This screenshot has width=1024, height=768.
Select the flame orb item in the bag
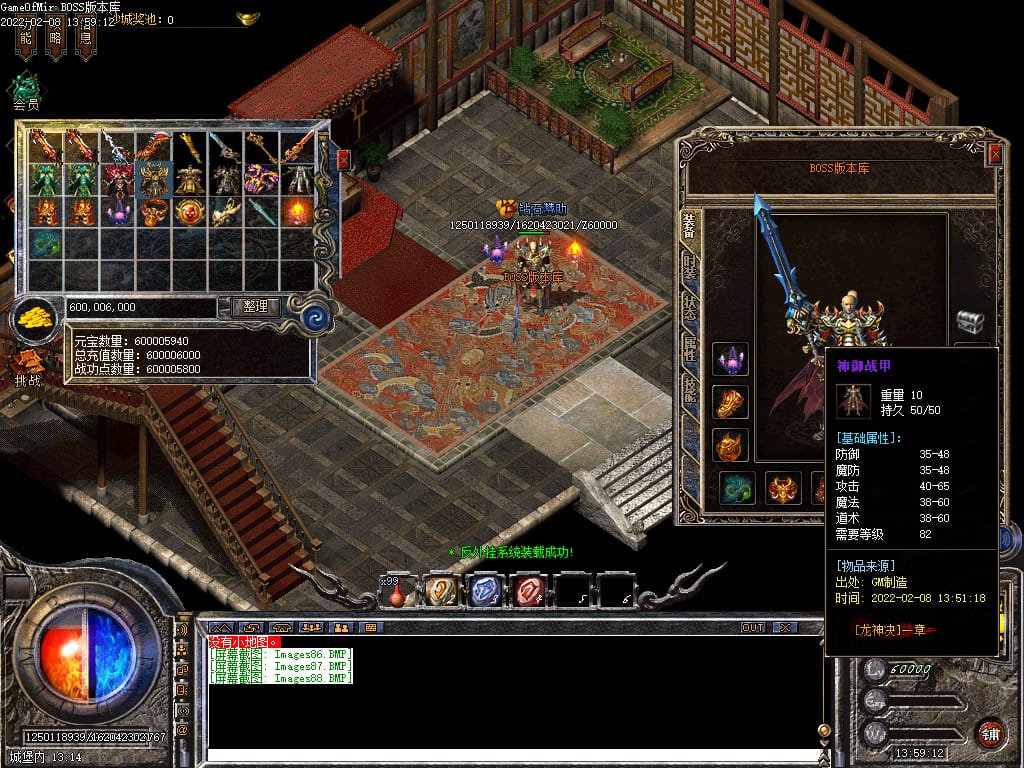297,211
